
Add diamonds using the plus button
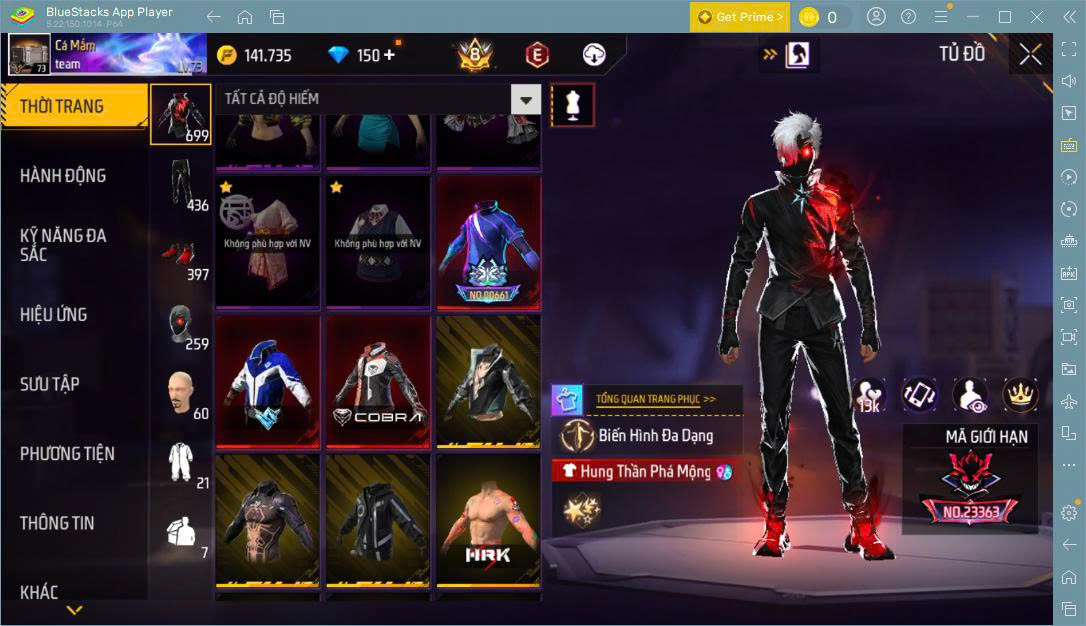tap(389, 55)
